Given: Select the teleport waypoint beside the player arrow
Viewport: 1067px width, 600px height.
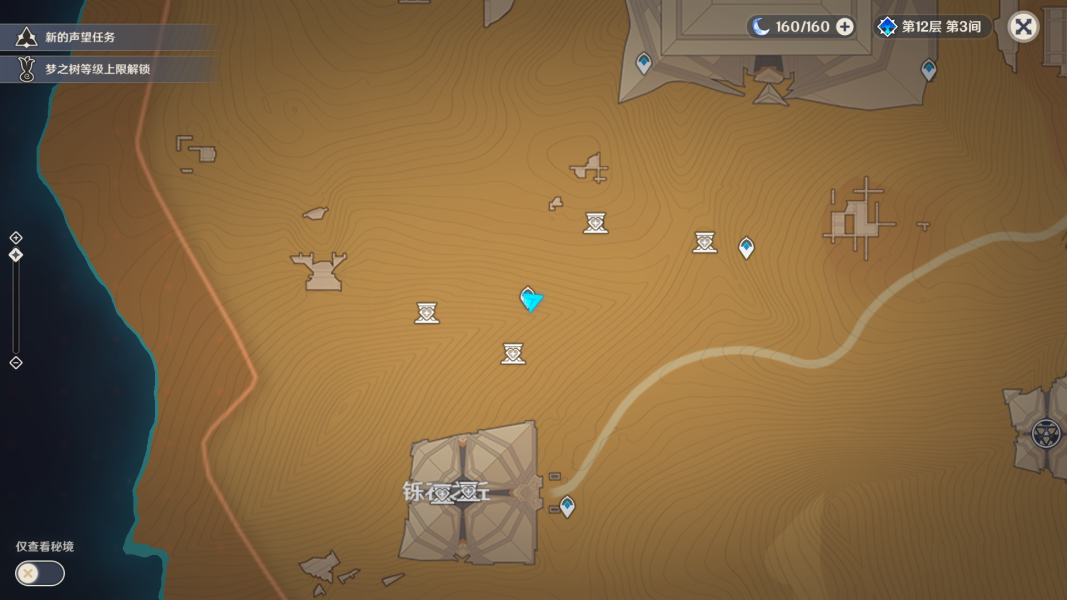Looking at the screenshot, I should 527,295.
